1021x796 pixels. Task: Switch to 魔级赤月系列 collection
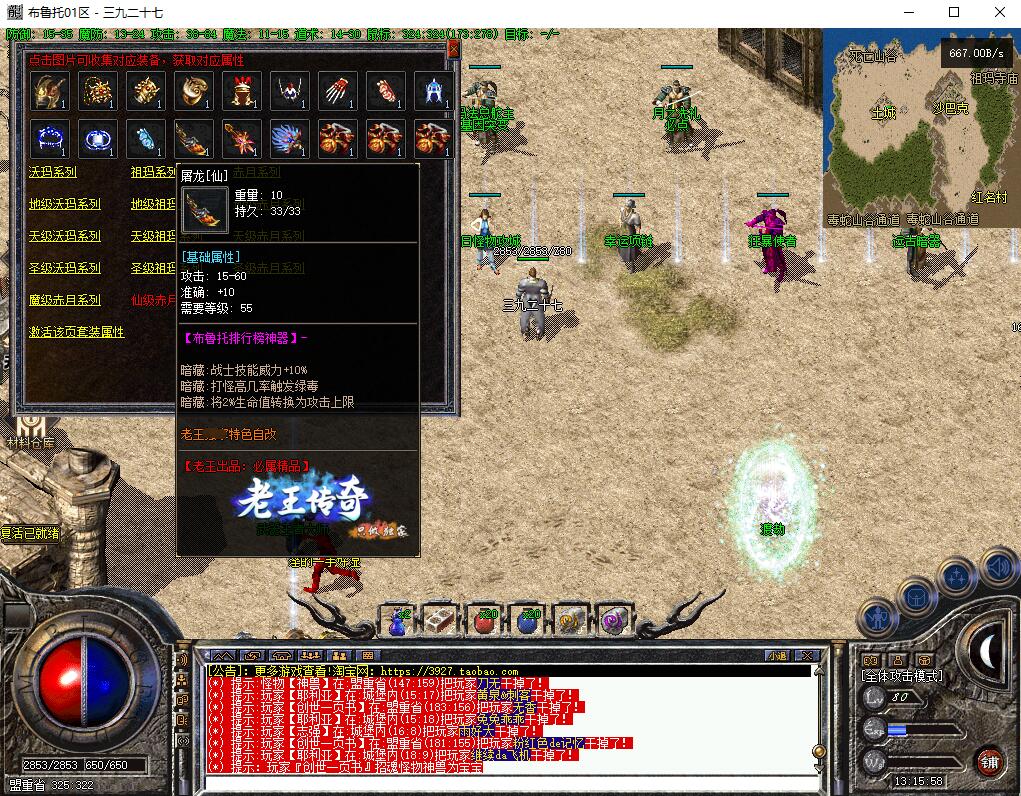point(65,300)
